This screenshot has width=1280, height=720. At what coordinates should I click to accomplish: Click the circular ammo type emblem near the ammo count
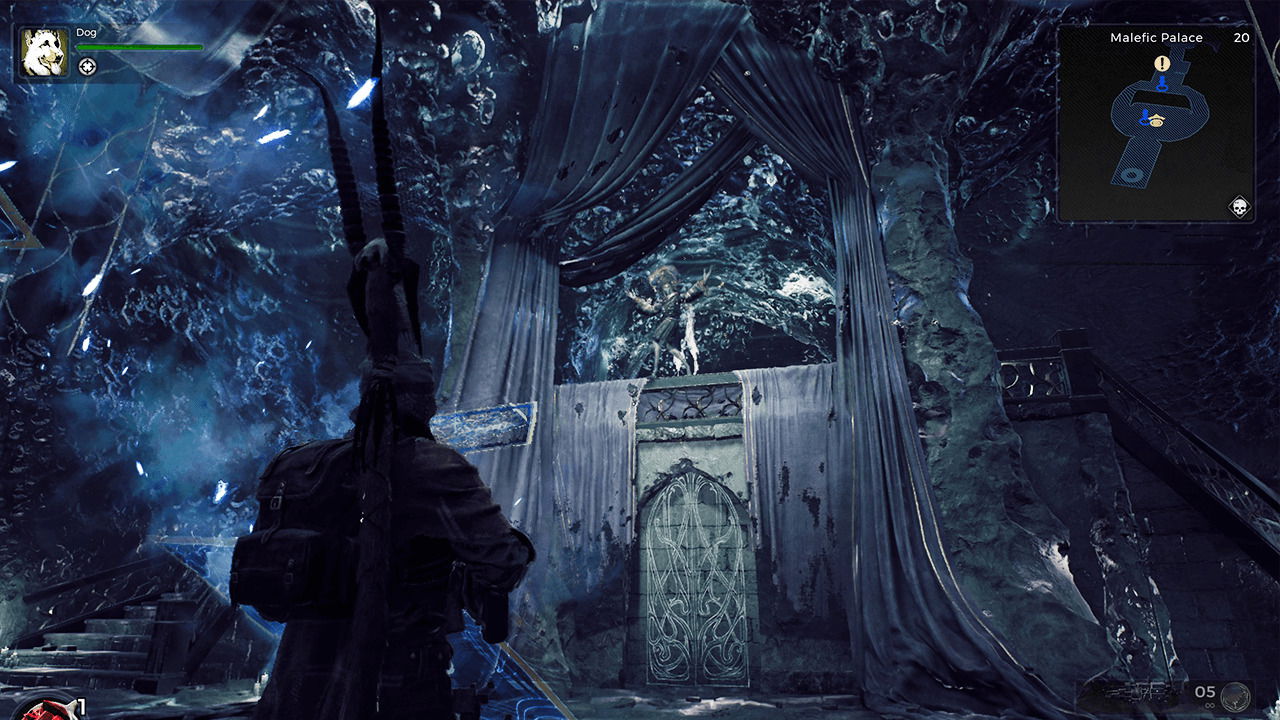coord(1236,697)
